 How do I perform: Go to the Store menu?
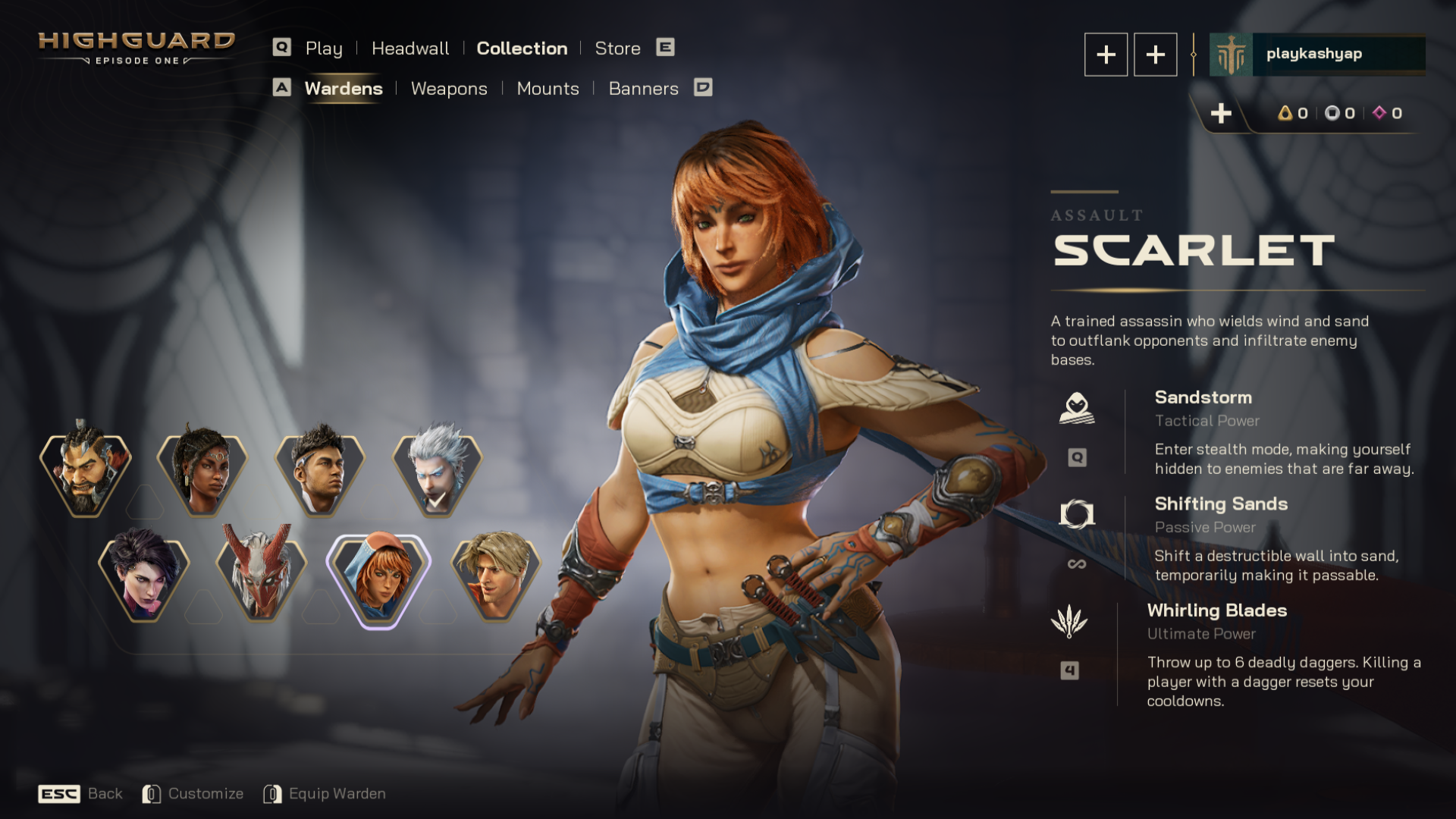pos(617,48)
